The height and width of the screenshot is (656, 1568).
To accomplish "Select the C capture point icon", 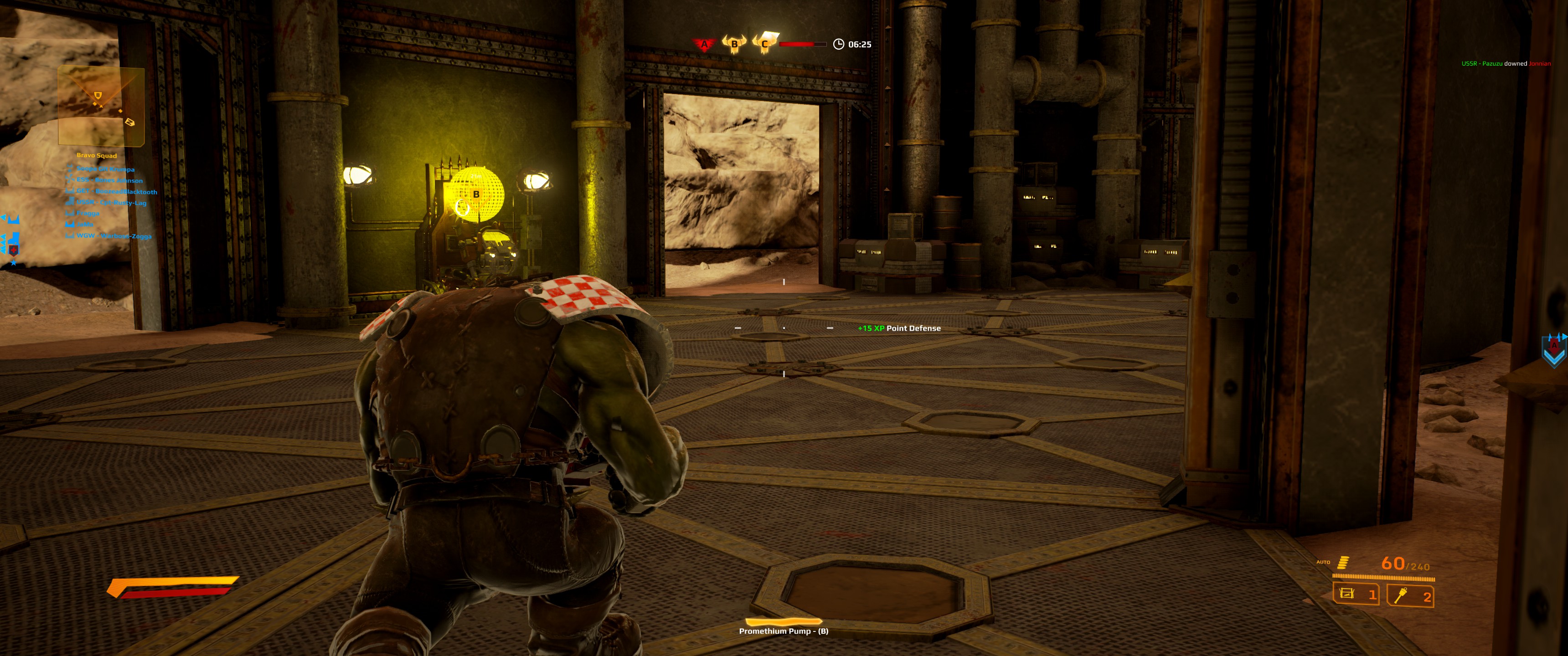I will 764,43.
